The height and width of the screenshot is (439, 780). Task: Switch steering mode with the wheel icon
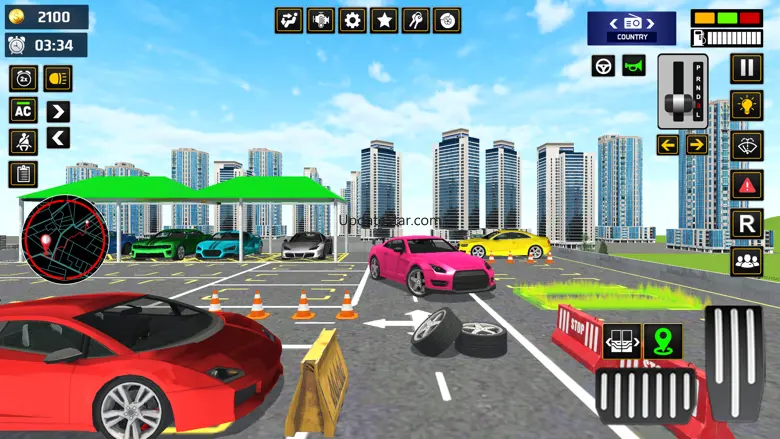point(603,66)
